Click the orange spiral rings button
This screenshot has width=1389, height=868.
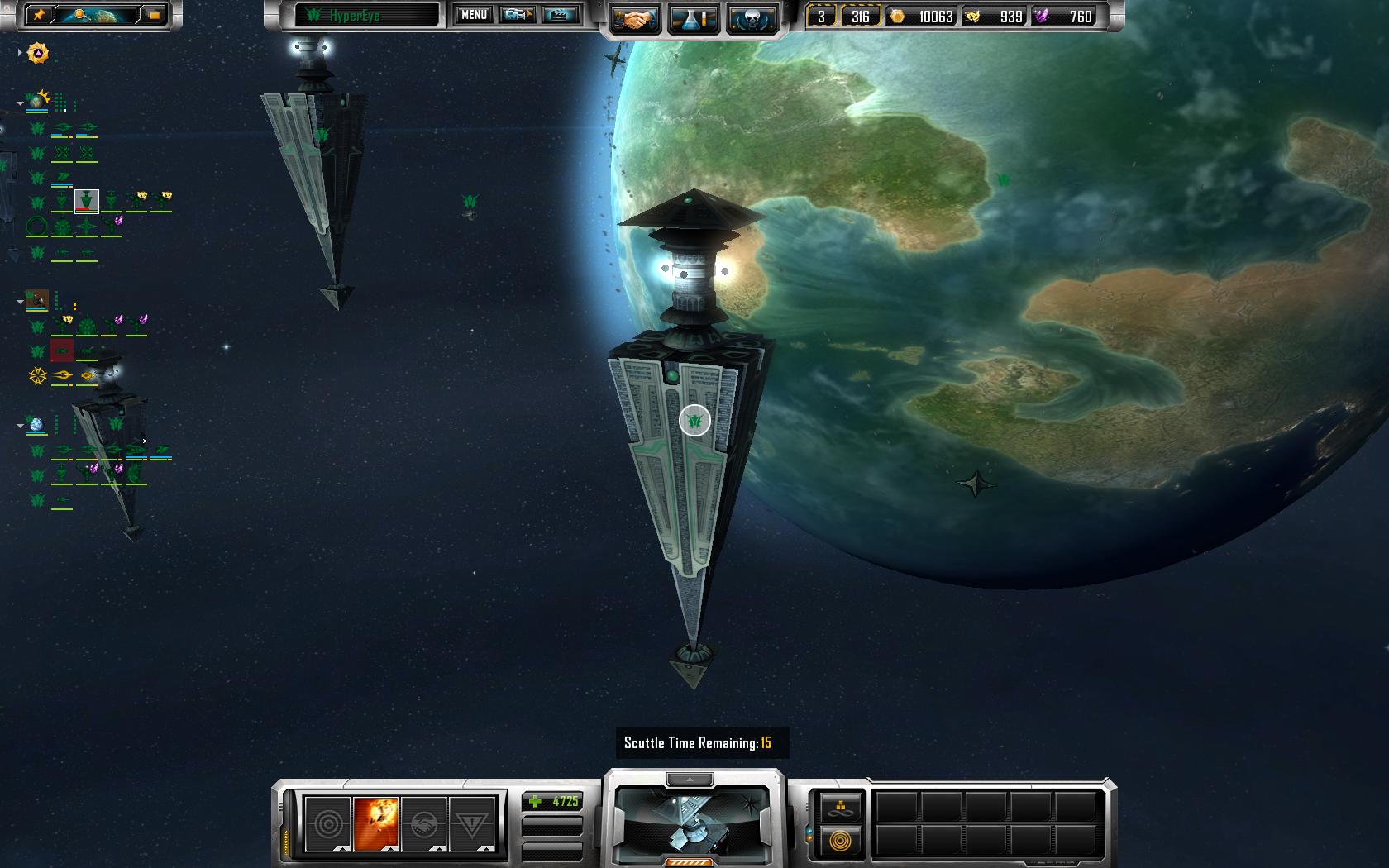tap(840, 842)
